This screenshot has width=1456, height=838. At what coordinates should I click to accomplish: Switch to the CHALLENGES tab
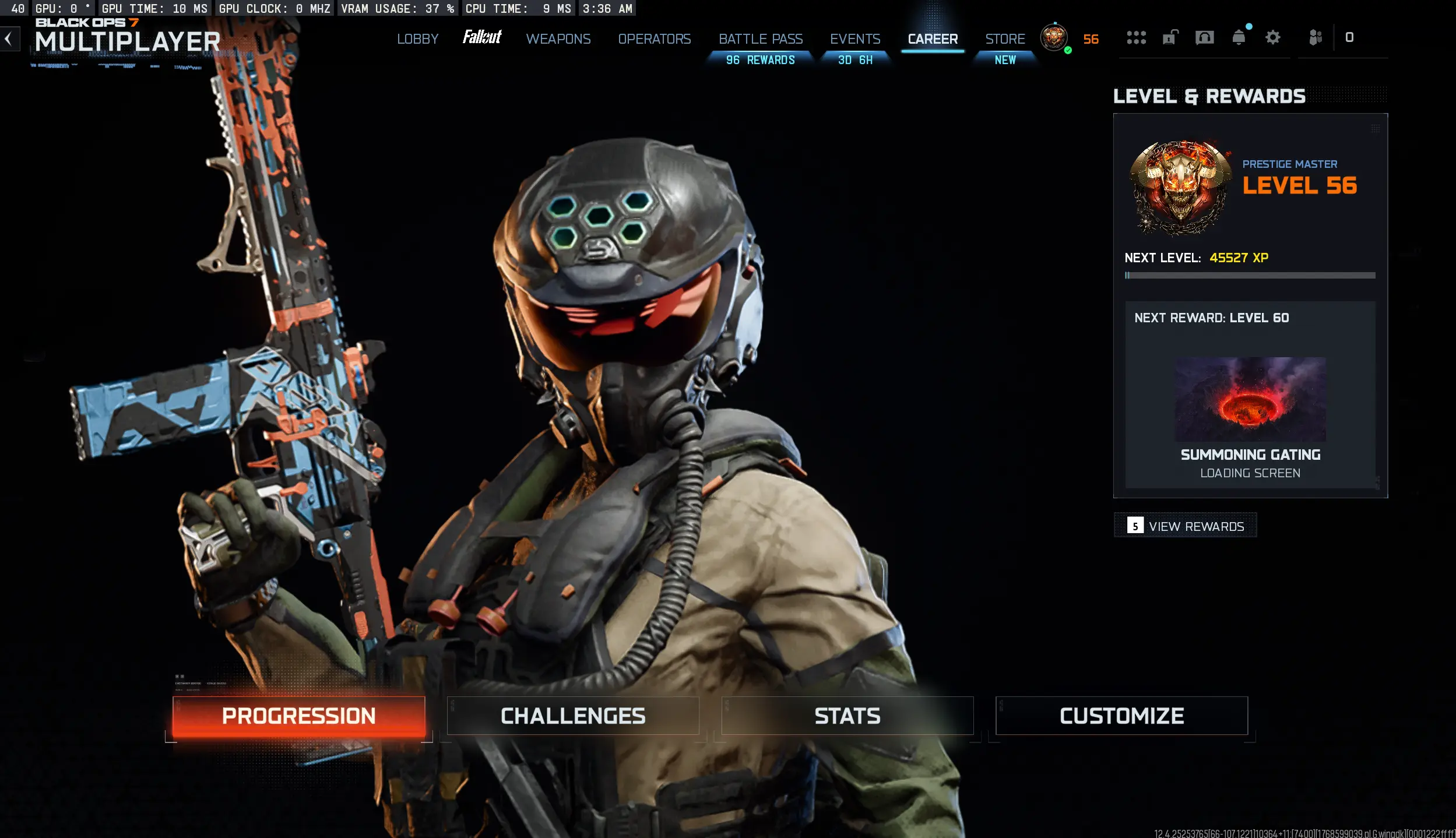(573, 715)
